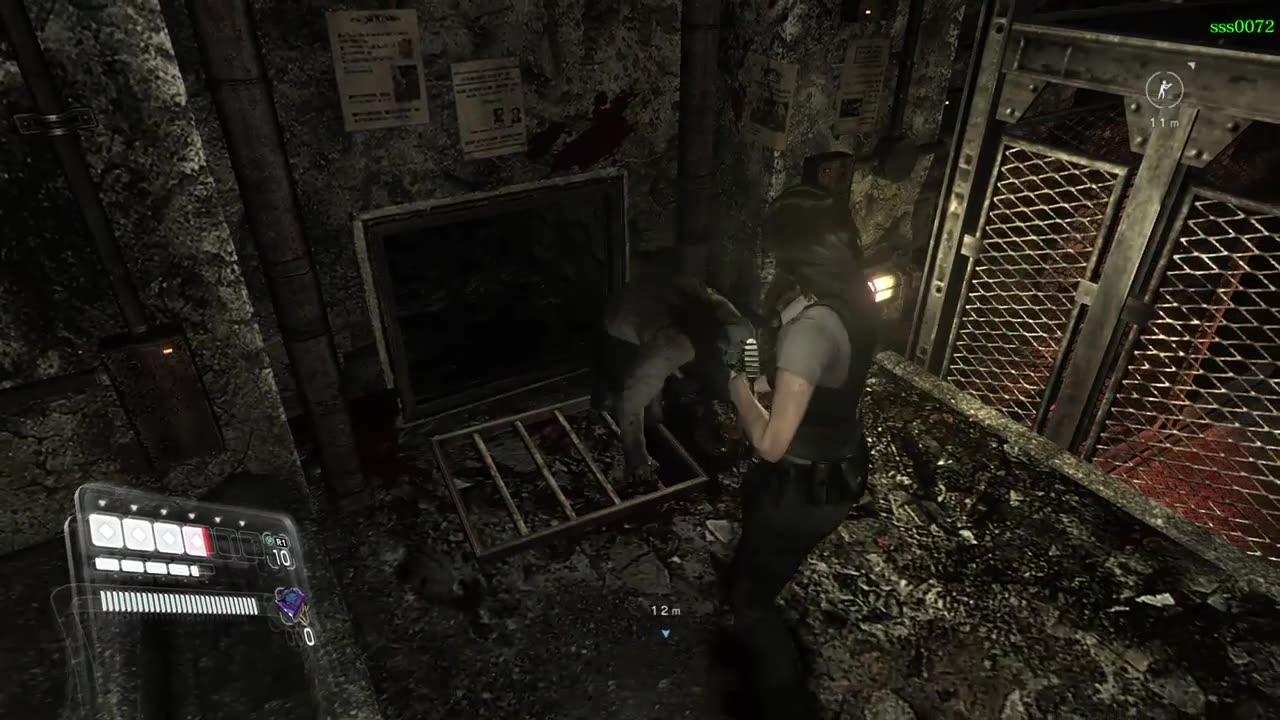1280x720 pixels.
Task: Select the third diamond ammo slot icon
Action: (x=169, y=538)
